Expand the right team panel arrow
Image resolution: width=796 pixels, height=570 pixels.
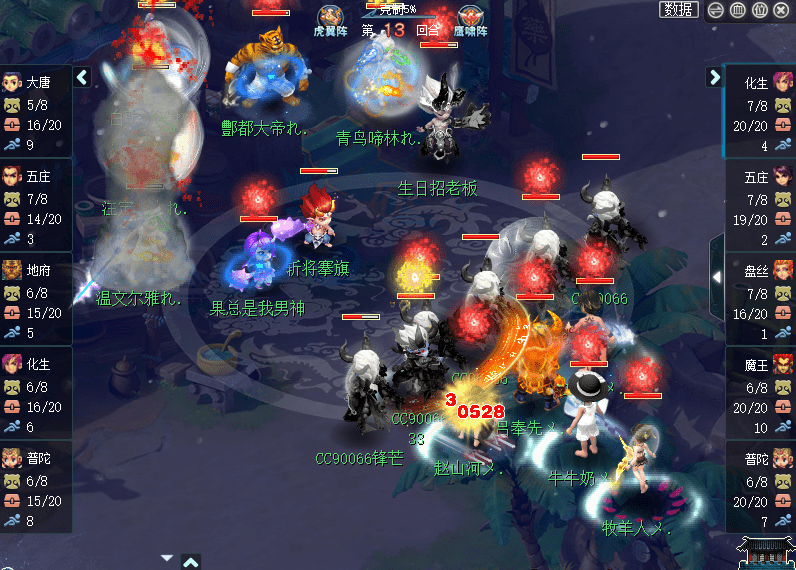tap(714, 77)
